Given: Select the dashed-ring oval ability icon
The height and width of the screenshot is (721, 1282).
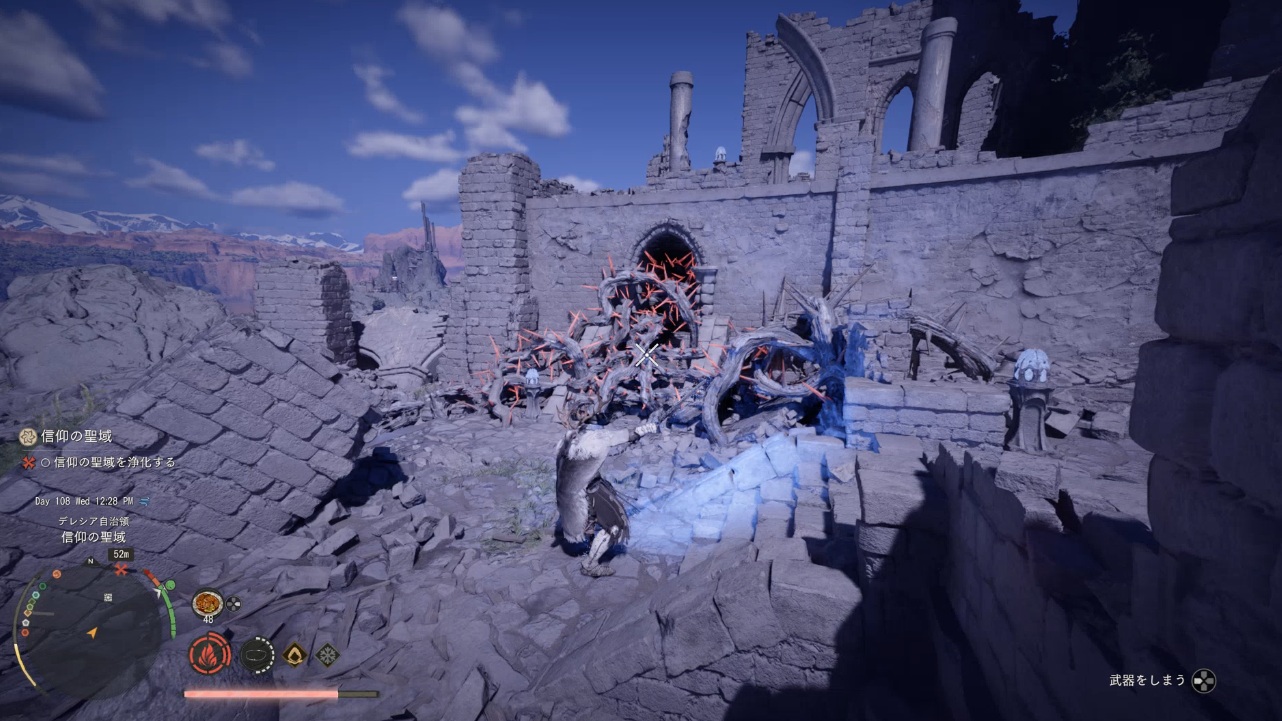Looking at the screenshot, I should pyautogui.click(x=257, y=654).
